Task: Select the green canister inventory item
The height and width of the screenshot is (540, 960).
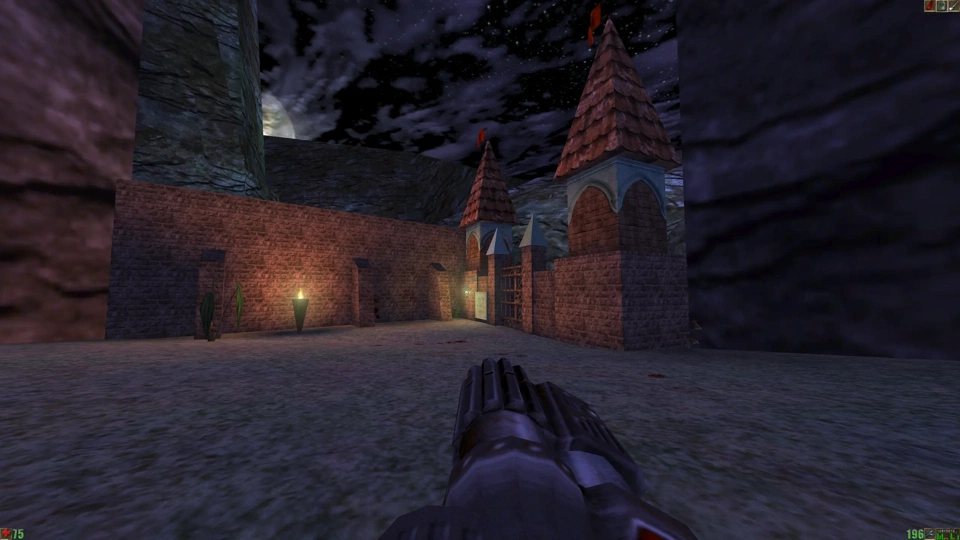Action: tap(941, 6)
